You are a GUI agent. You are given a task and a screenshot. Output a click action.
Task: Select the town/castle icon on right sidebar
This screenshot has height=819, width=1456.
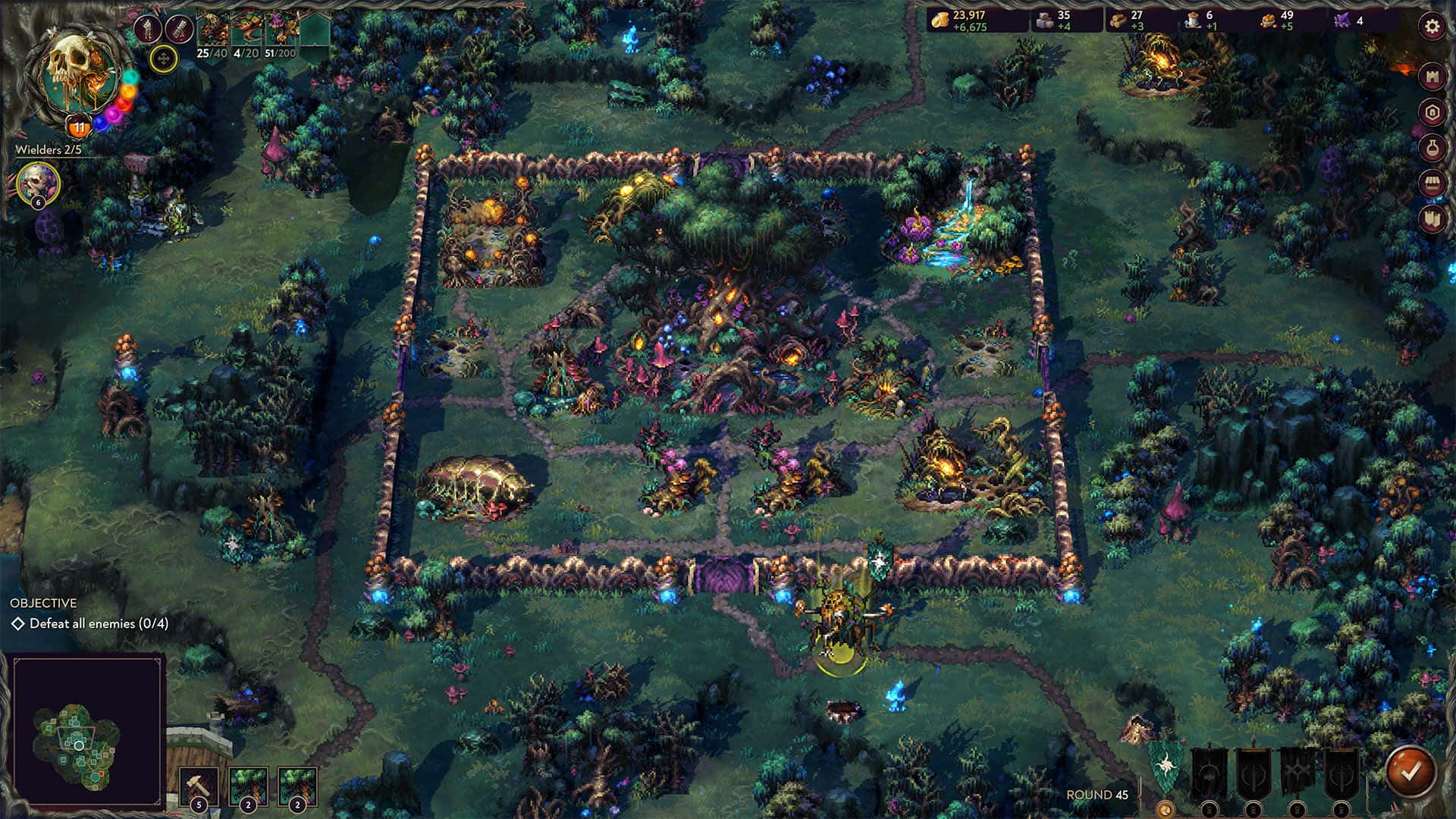point(1431,77)
